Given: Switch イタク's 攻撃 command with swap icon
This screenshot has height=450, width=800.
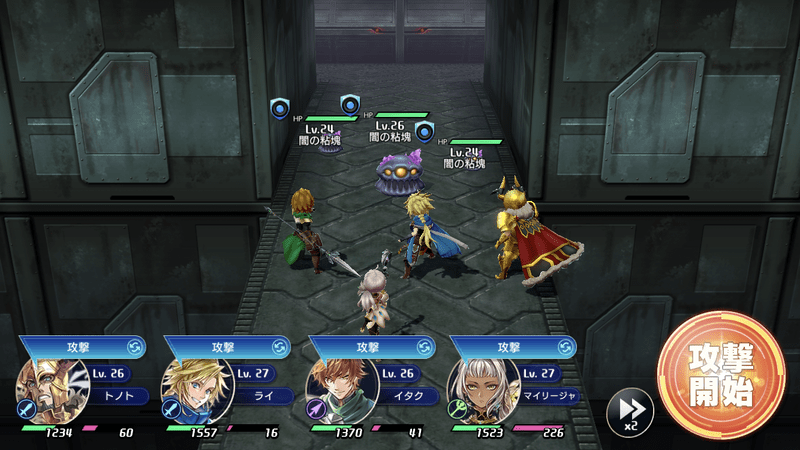Looking at the screenshot, I should click(x=425, y=347).
